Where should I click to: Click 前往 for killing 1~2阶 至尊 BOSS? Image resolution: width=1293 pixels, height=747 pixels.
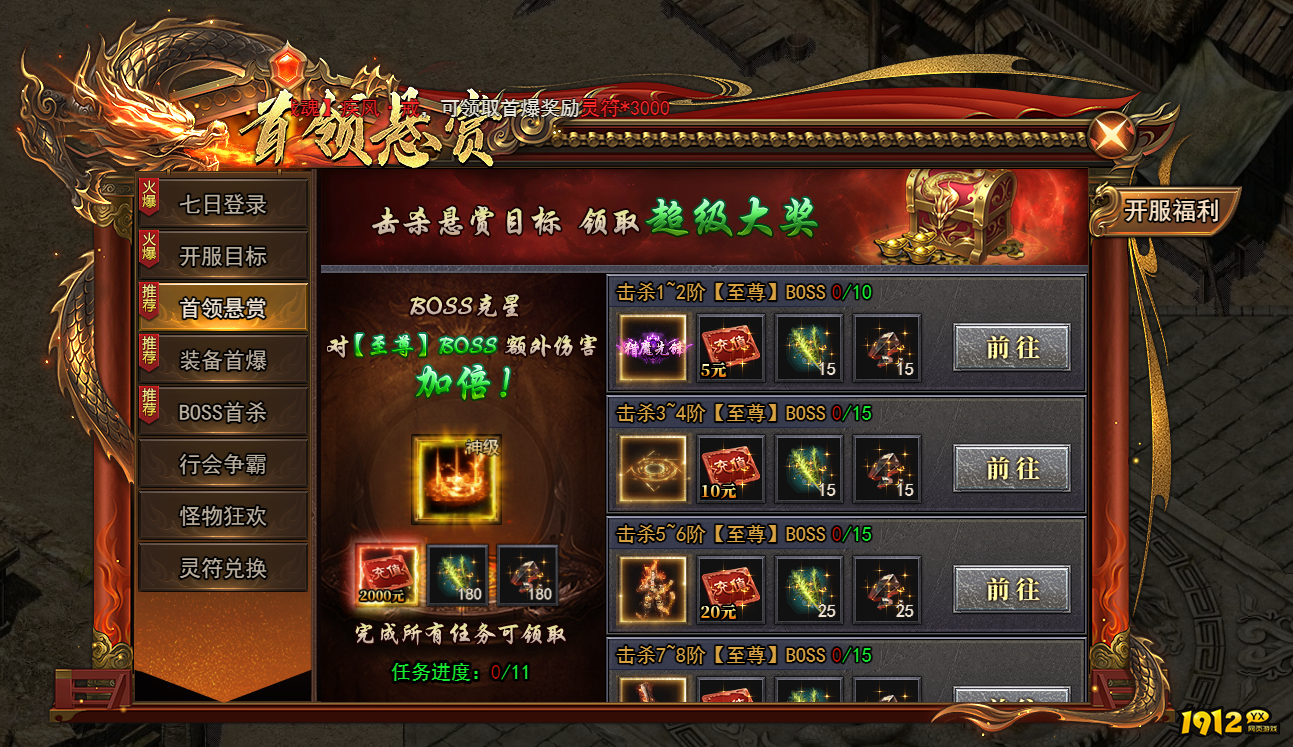pos(1013,348)
